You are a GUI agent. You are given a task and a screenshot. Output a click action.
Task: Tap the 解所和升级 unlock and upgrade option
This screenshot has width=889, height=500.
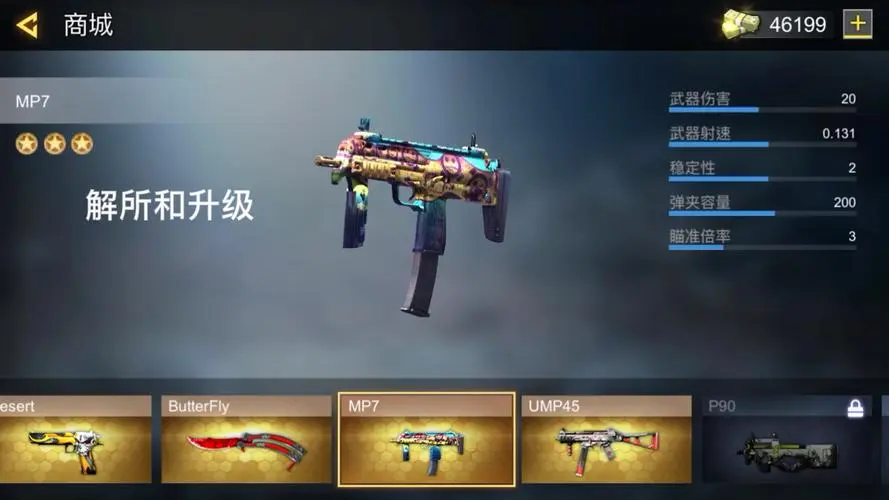pos(169,205)
